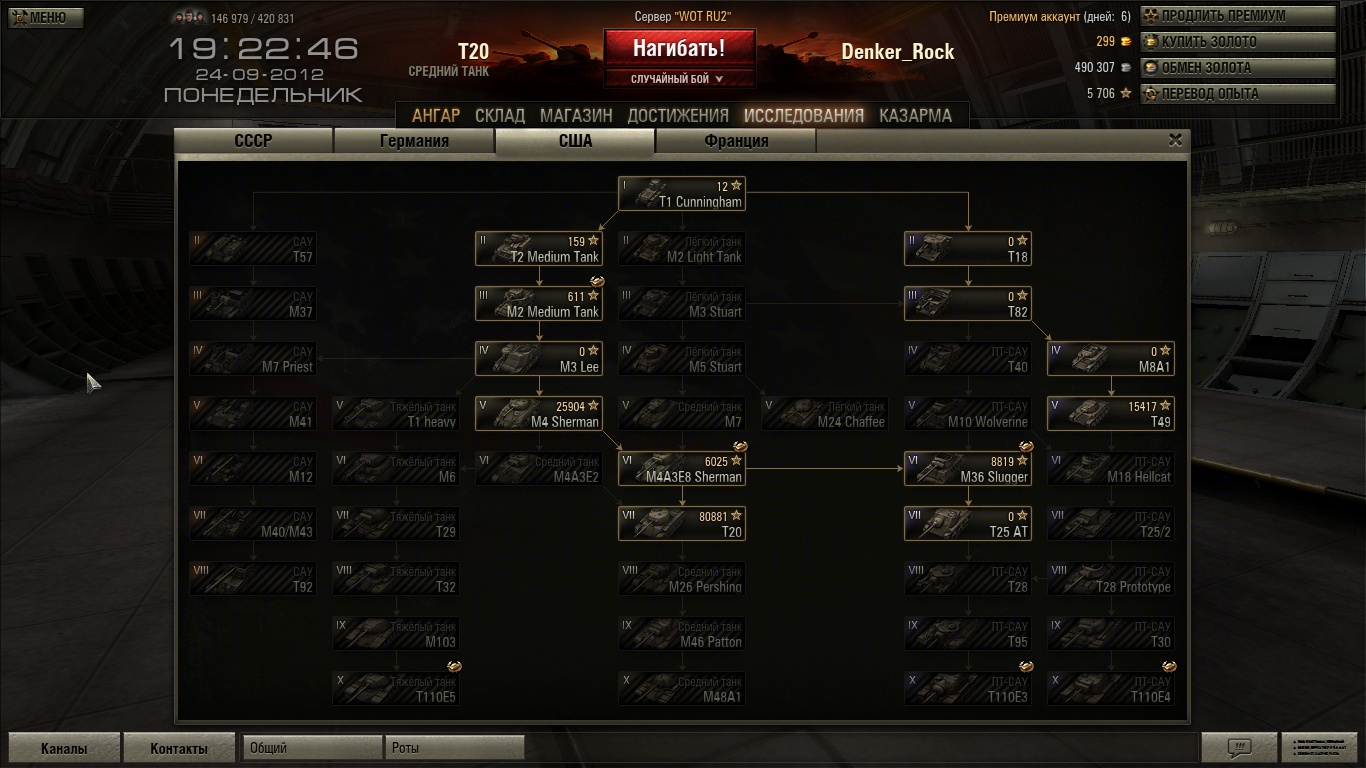Switch tech tree to СССР

[253, 141]
